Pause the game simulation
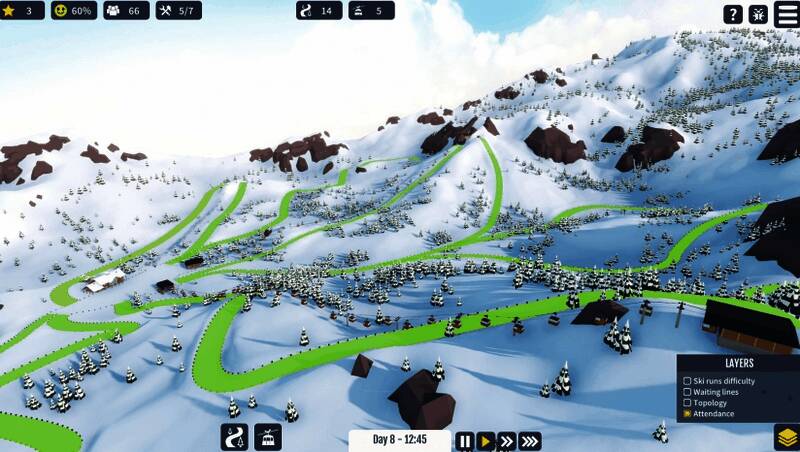 [465, 440]
